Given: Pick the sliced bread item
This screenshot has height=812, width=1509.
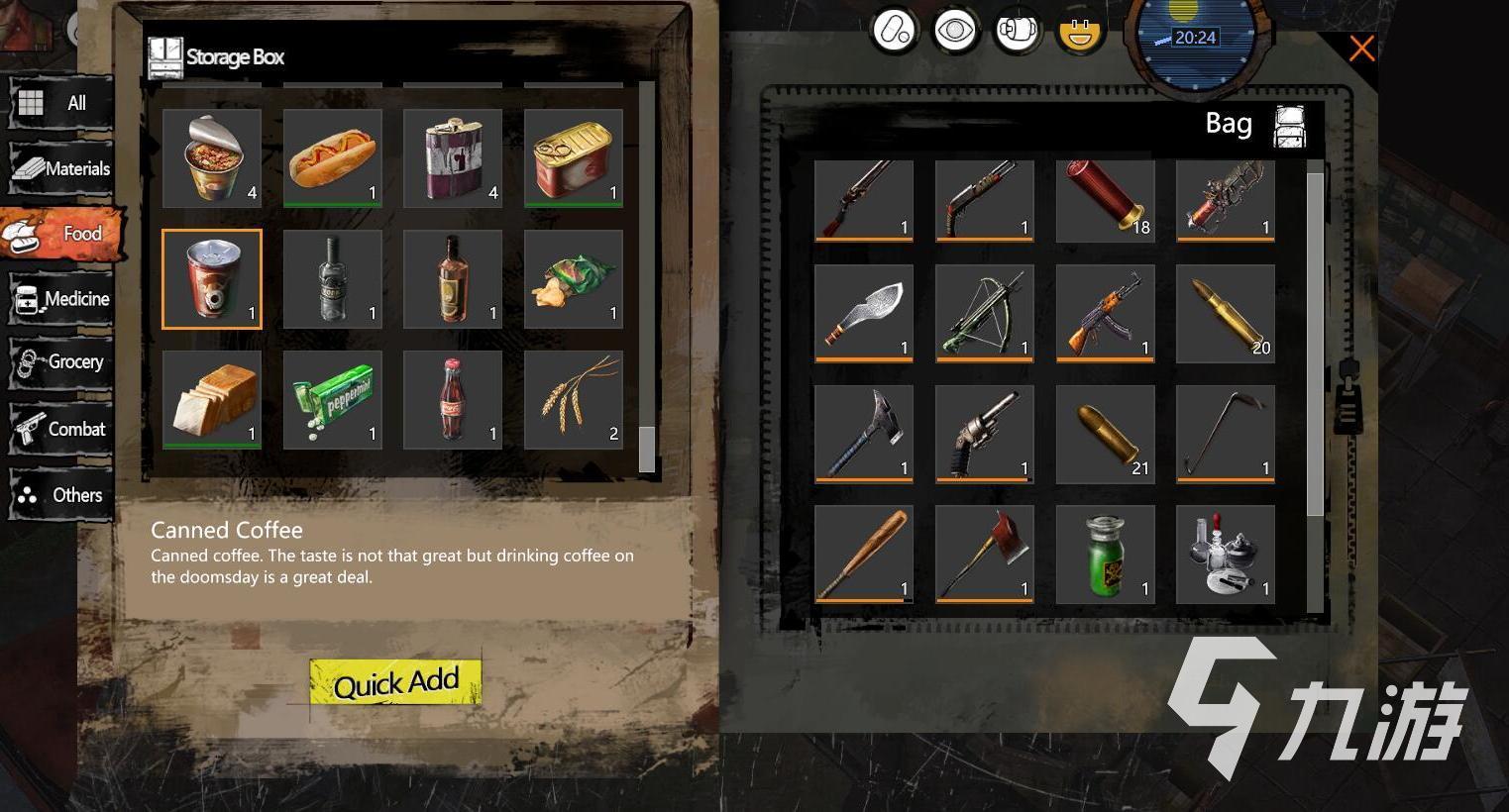Looking at the screenshot, I should pos(212,400).
